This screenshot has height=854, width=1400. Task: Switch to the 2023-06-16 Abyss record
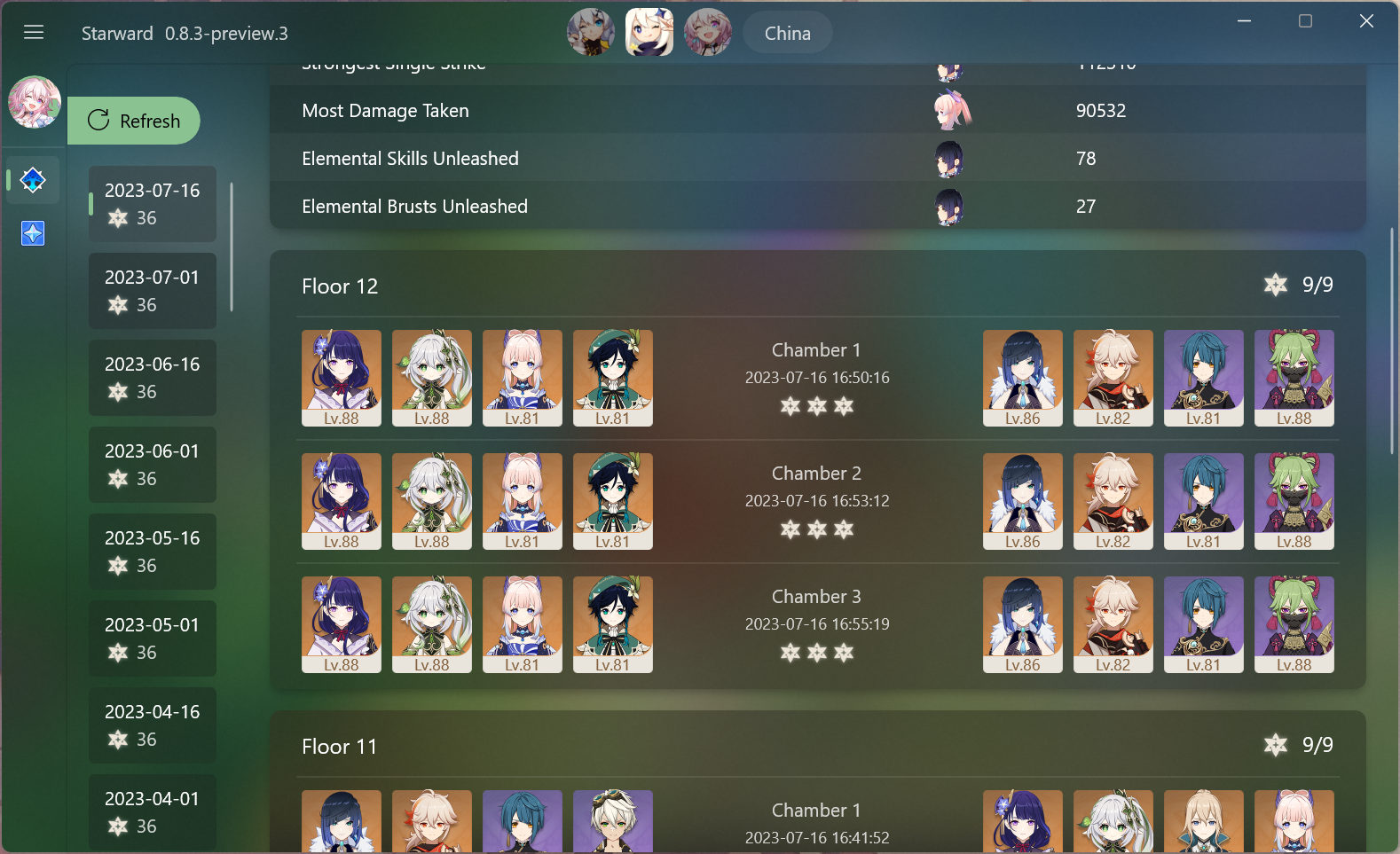click(152, 377)
